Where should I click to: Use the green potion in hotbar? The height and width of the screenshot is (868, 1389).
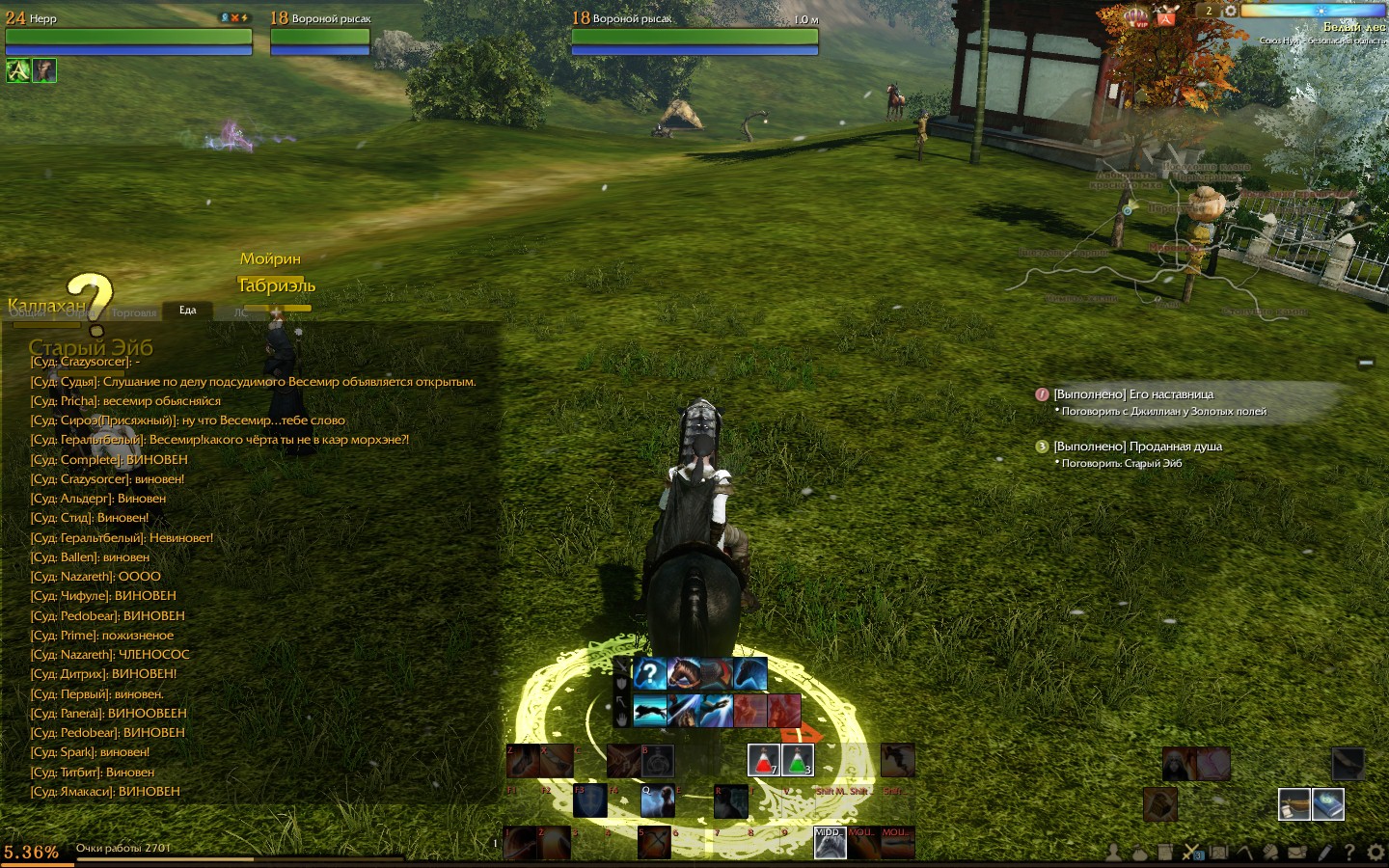tap(798, 760)
